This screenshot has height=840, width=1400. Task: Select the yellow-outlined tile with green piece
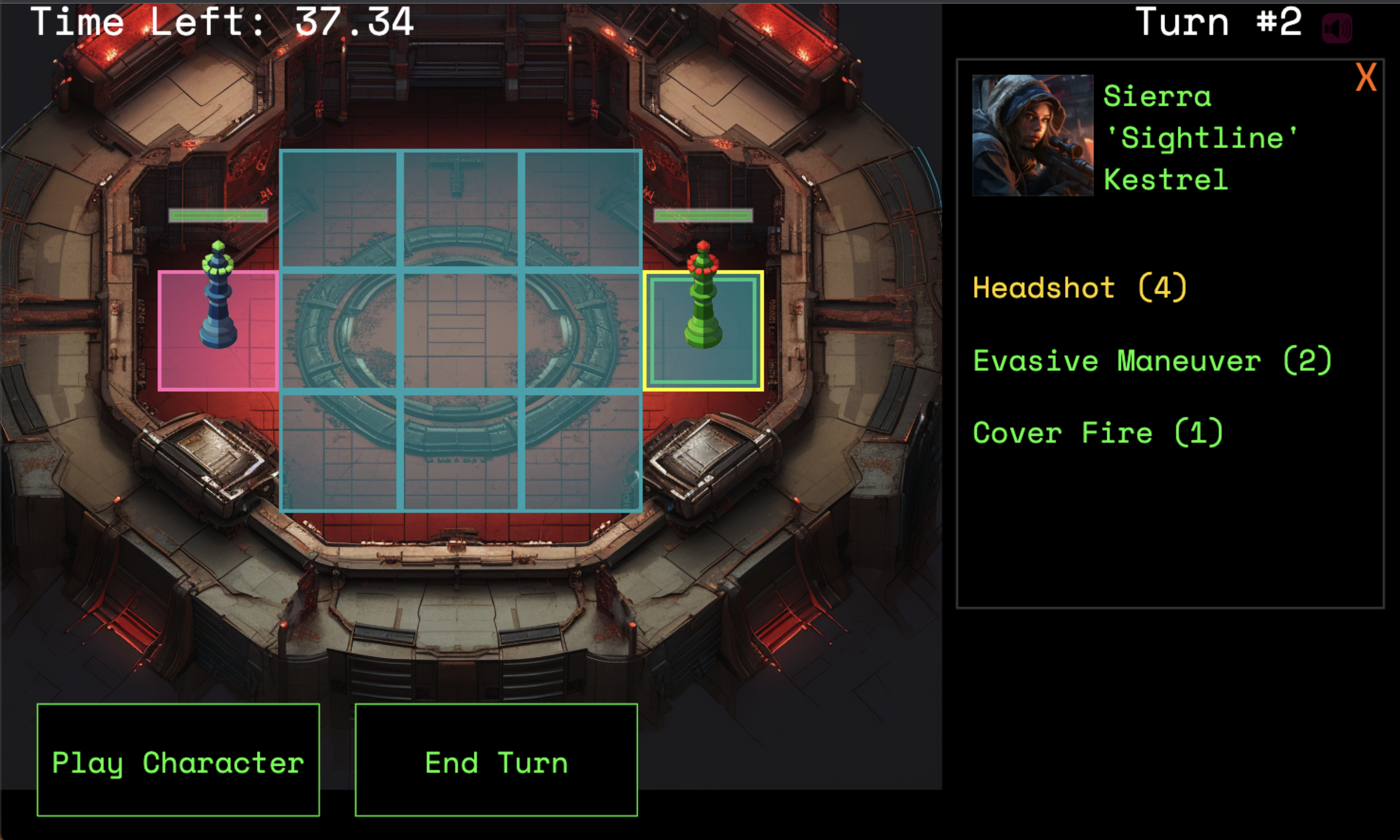point(703,331)
